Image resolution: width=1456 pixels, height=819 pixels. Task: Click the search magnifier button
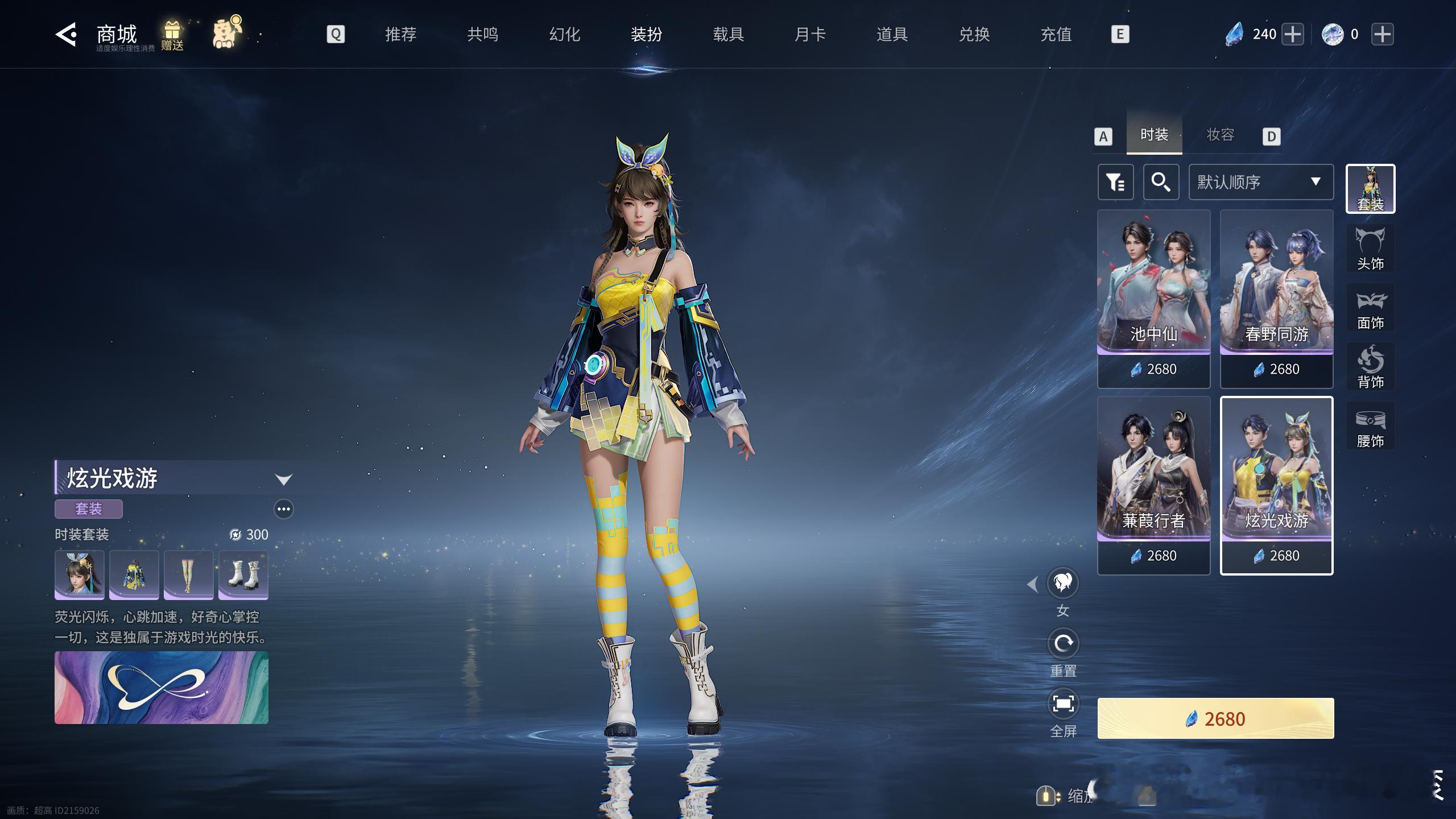tap(1161, 182)
